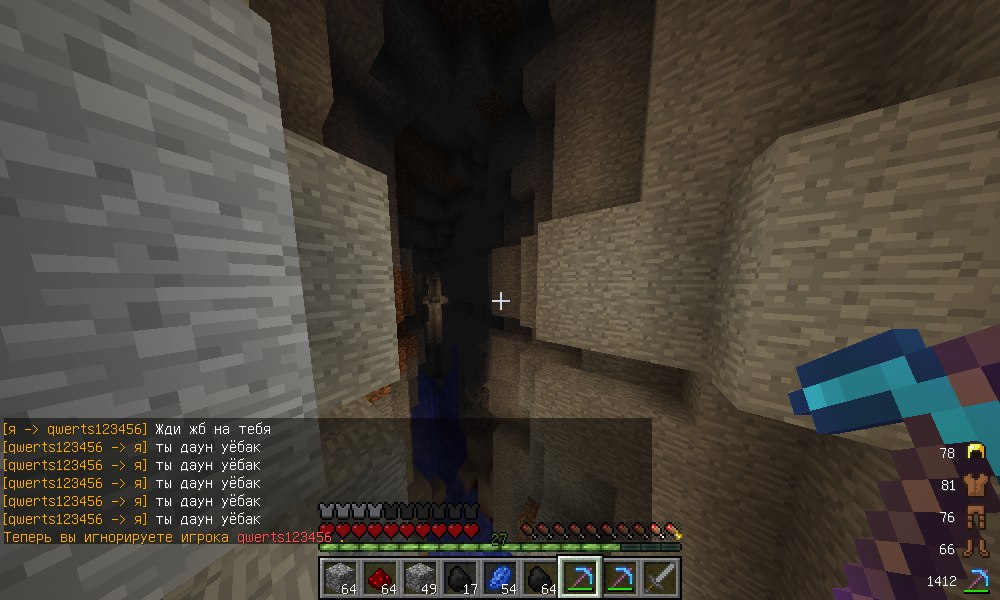Select the 64-stack cobblestone hotbar slot
This screenshot has width=1000, height=600.
click(x=339, y=578)
